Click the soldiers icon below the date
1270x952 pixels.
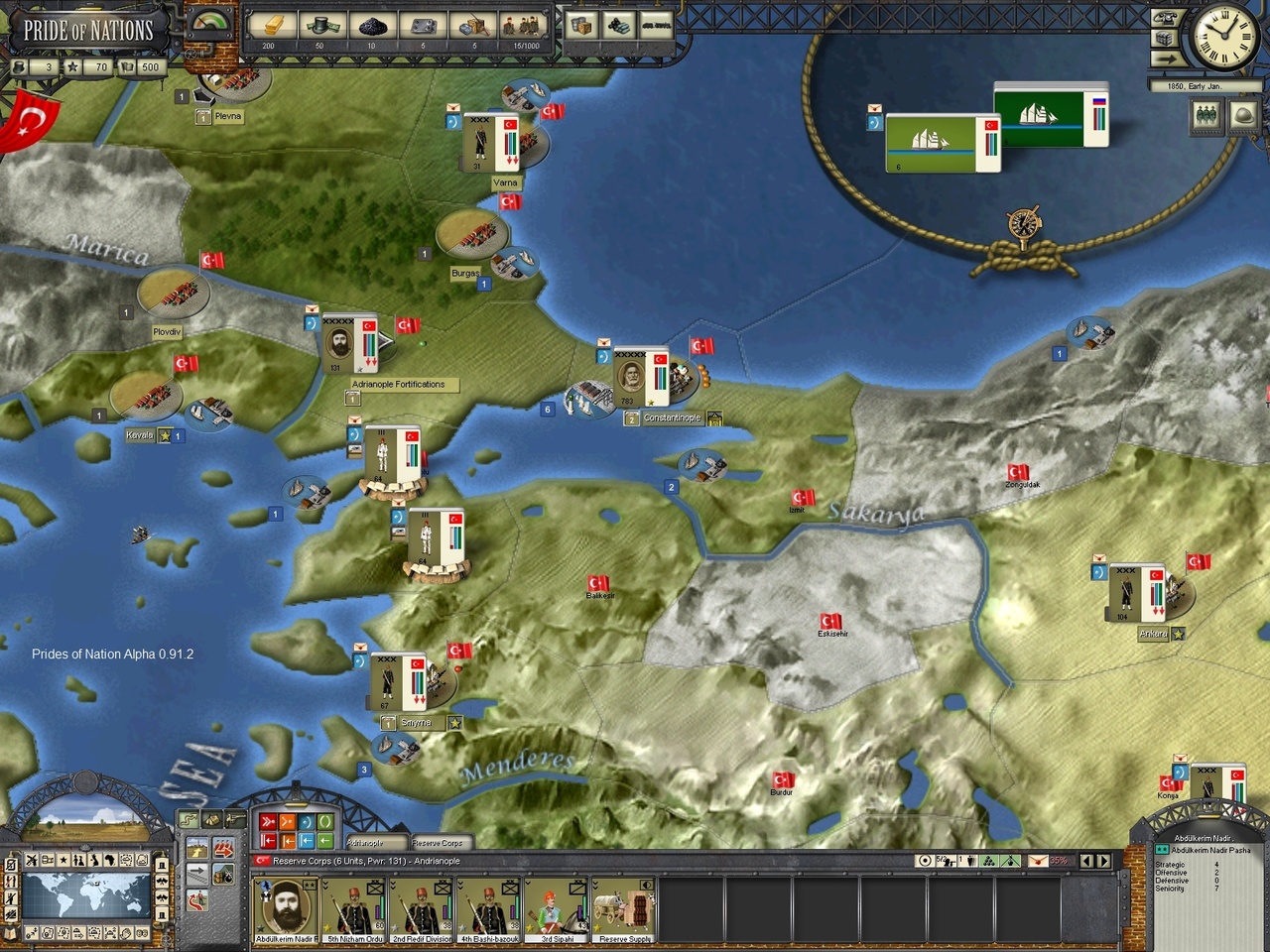coord(1206,116)
